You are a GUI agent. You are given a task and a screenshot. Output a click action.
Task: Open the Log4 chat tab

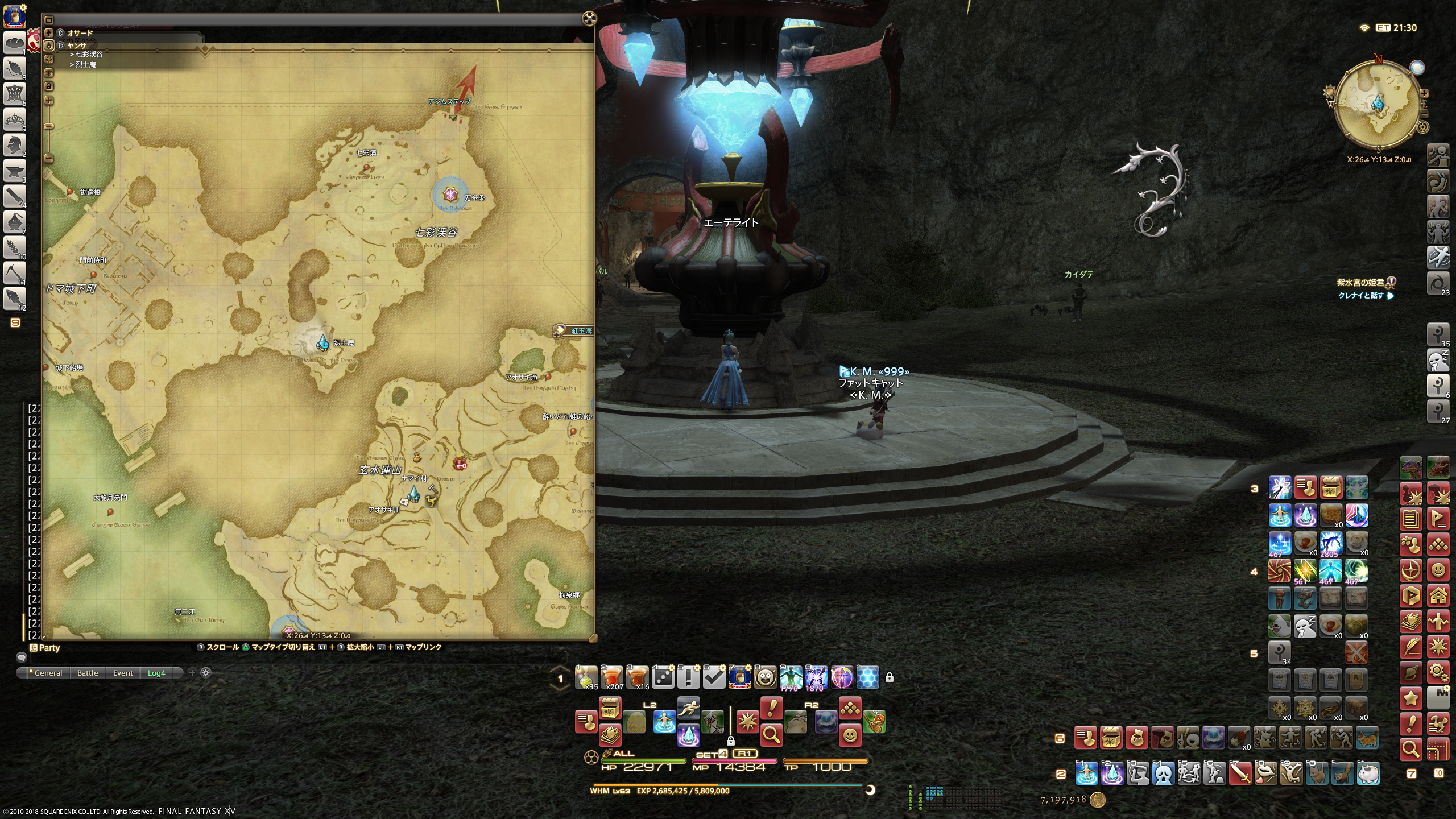(x=156, y=673)
